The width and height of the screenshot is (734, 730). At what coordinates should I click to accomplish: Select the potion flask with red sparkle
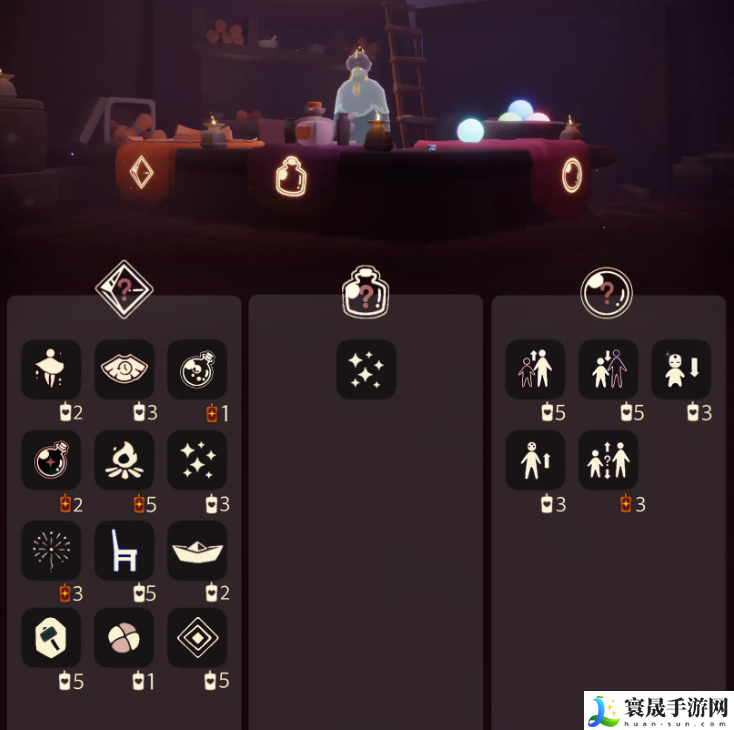click(x=52, y=460)
